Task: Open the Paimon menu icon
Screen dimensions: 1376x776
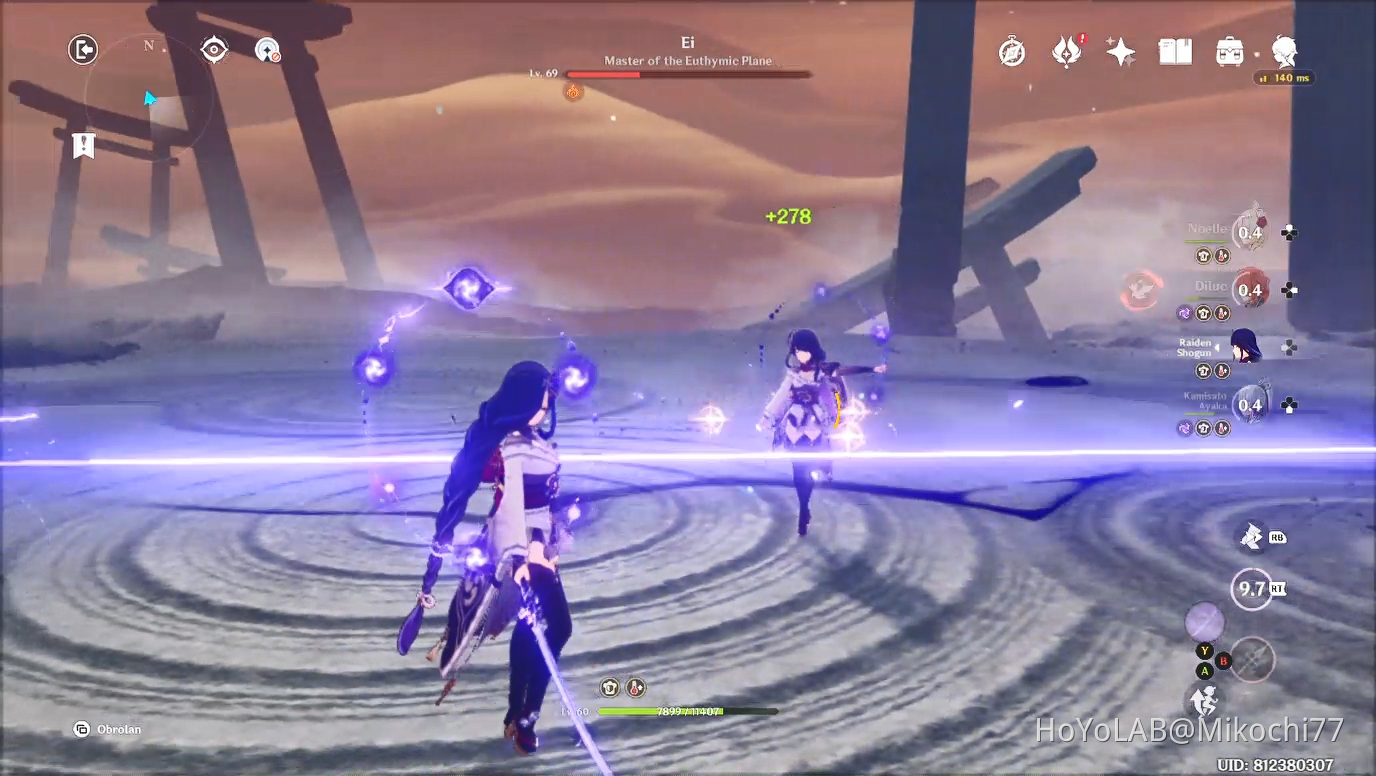Action: [1284, 51]
